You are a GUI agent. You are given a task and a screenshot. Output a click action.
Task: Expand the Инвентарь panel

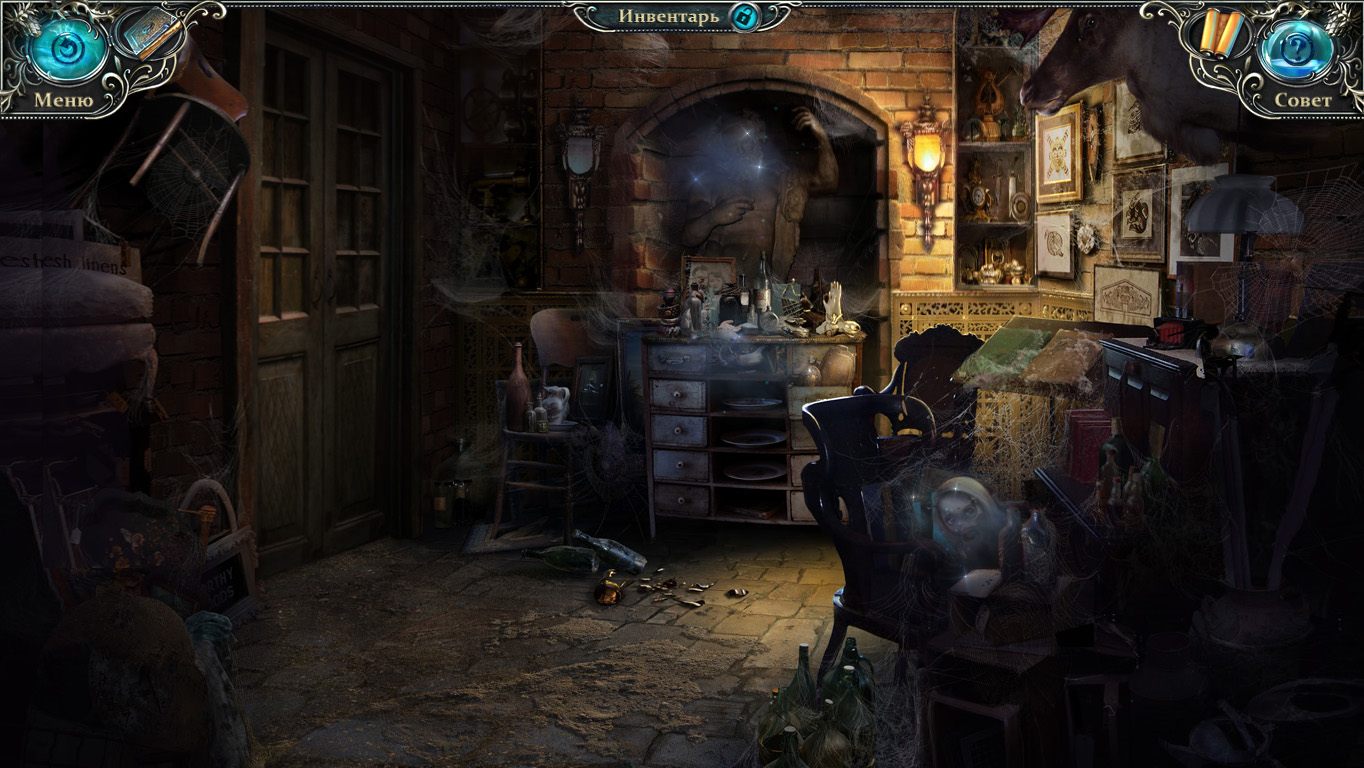(x=668, y=16)
